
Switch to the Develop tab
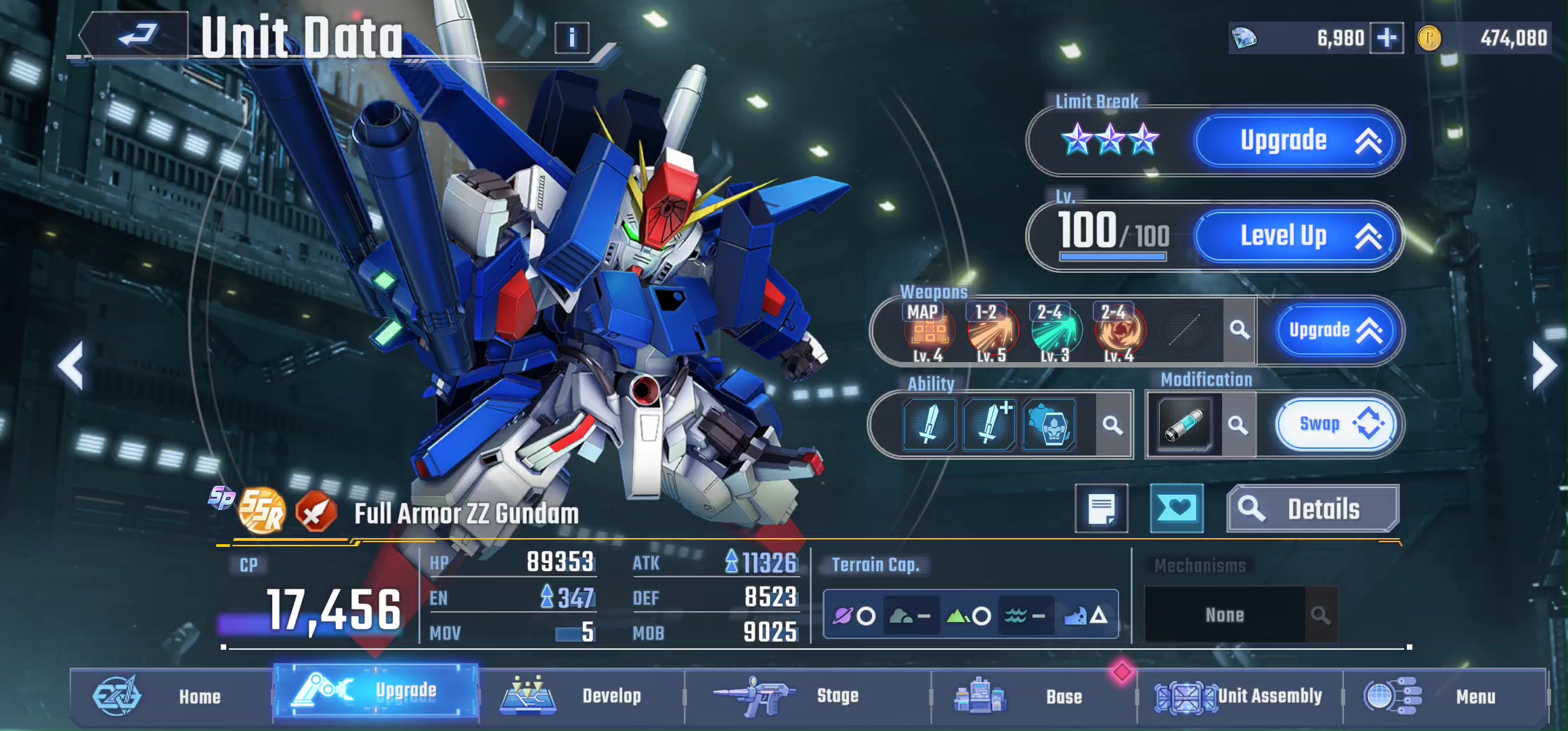pyautogui.click(x=581, y=696)
